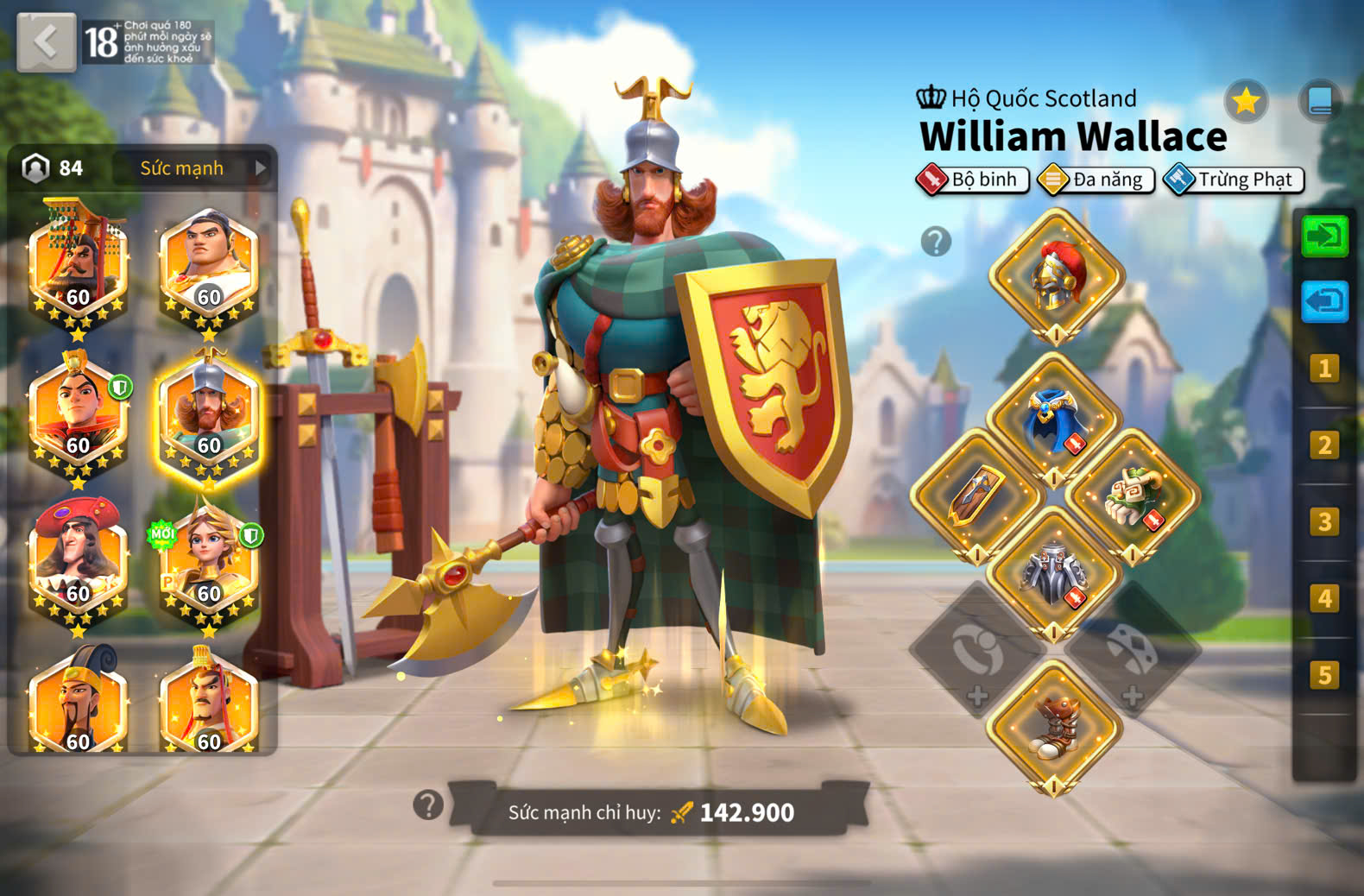The width and height of the screenshot is (1364, 896).
Task: Click the blue return arrow button
Action: (x=1324, y=301)
